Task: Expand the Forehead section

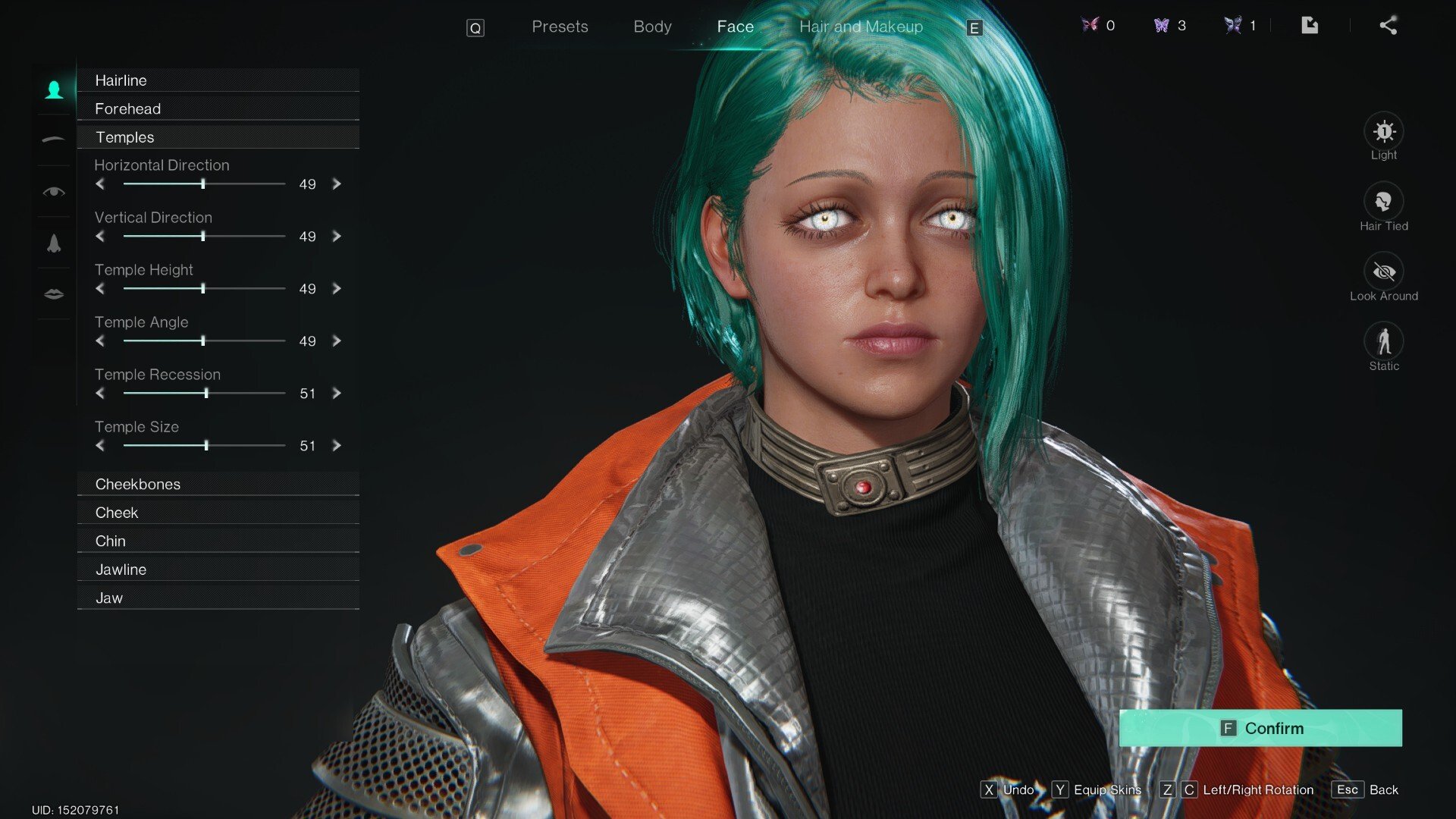Action: tap(218, 108)
